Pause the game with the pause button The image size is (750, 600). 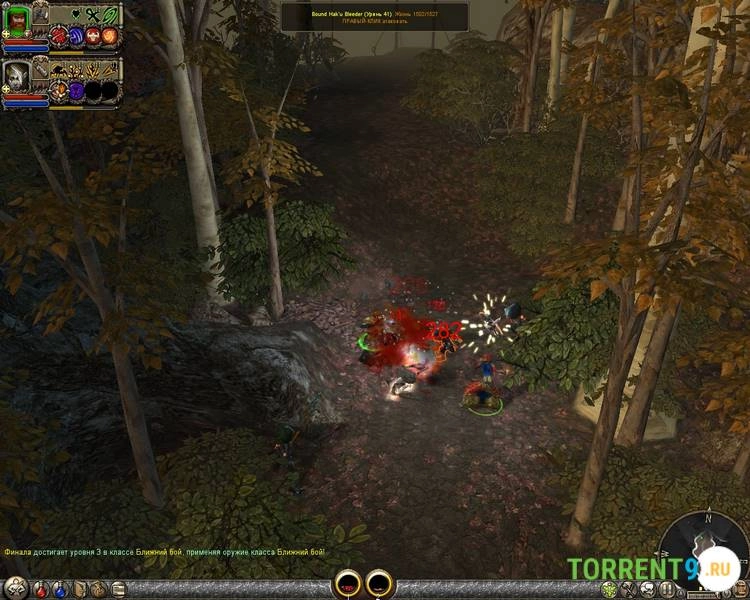[667, 589]
